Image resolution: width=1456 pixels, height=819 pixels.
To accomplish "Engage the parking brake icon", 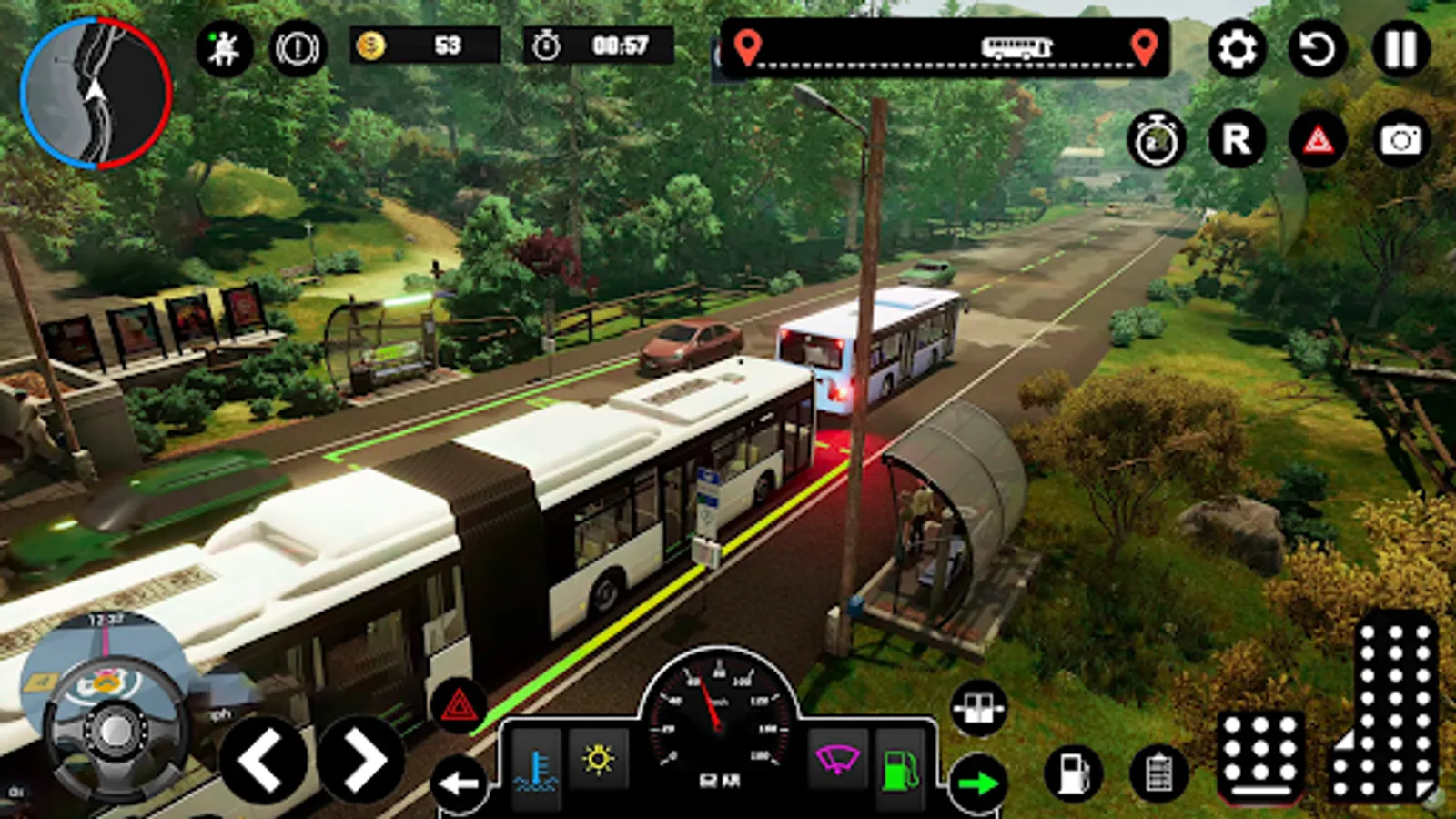I will pyautogui.click(x=298, y=47).
